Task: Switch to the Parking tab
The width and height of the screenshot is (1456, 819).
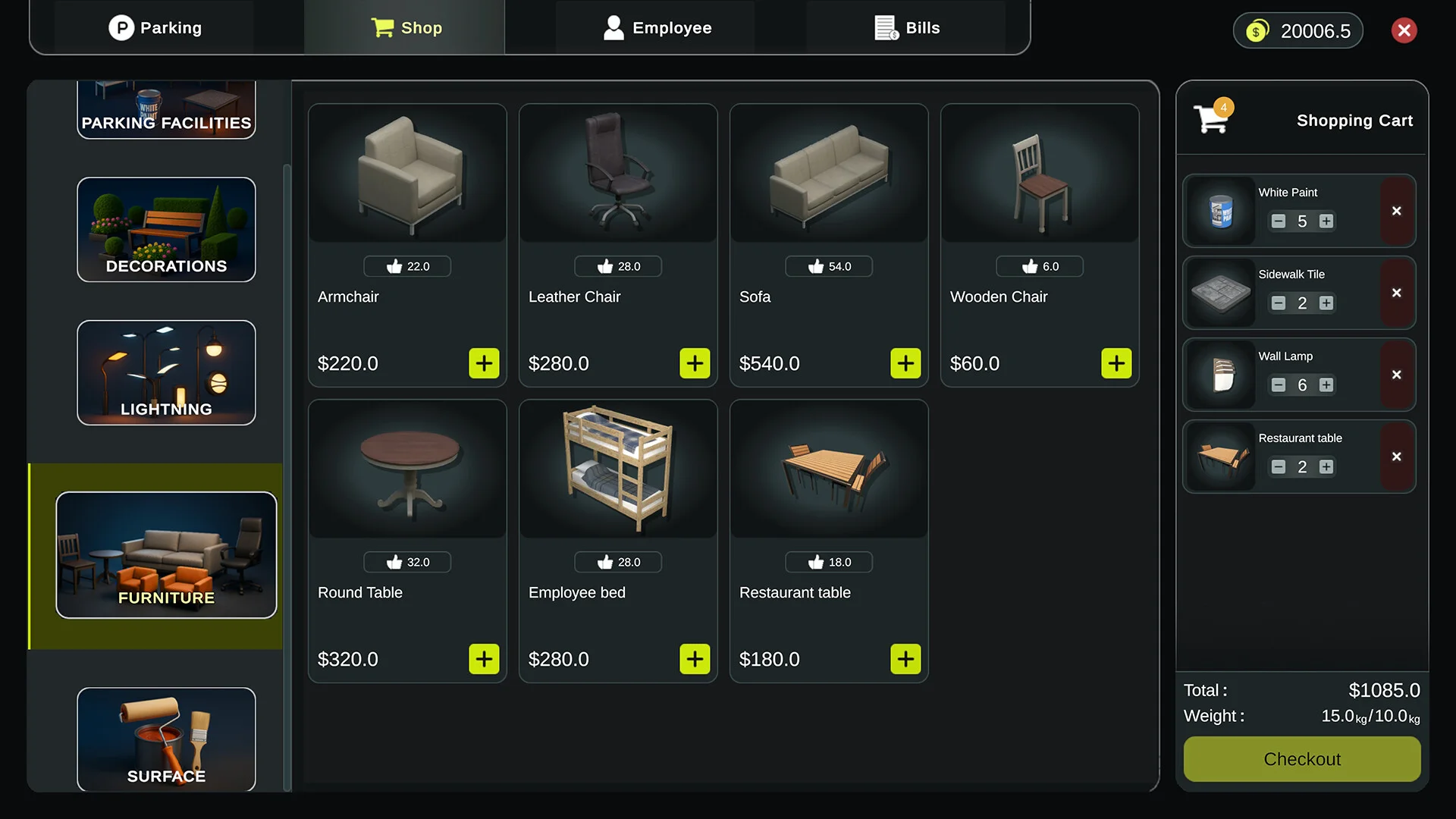Action: [x=155, y=28]
